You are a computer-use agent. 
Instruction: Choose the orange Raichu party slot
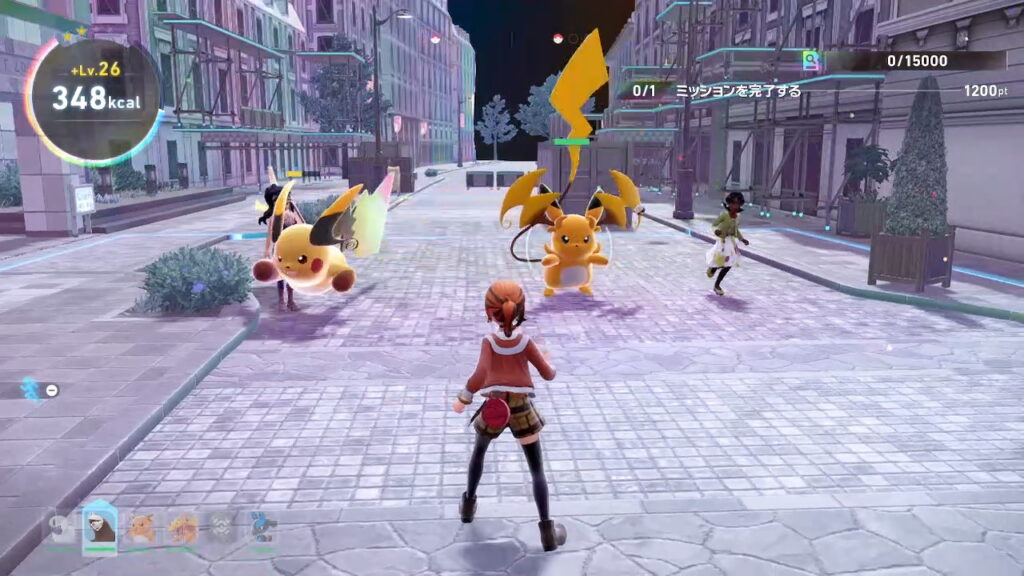(141, 527)
